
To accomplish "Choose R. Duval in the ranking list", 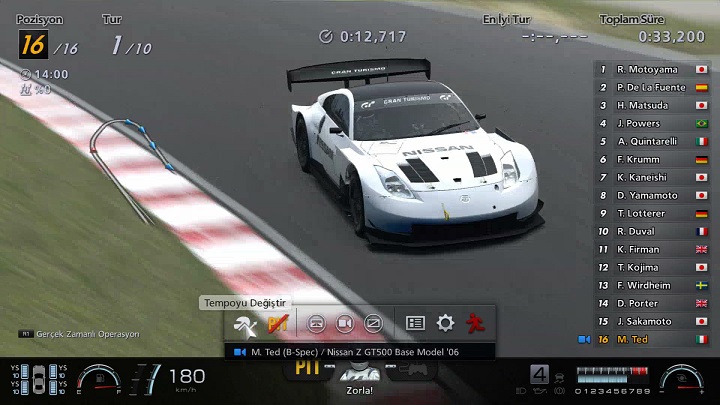I will click(x=652, y=231).
